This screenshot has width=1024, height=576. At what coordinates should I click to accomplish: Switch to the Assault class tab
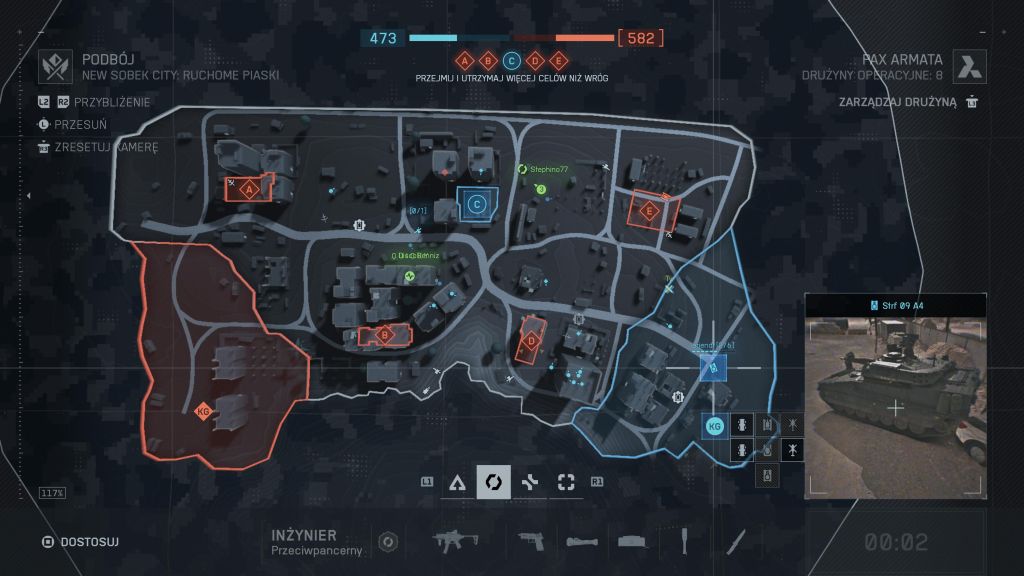click(x=458, y=482)
